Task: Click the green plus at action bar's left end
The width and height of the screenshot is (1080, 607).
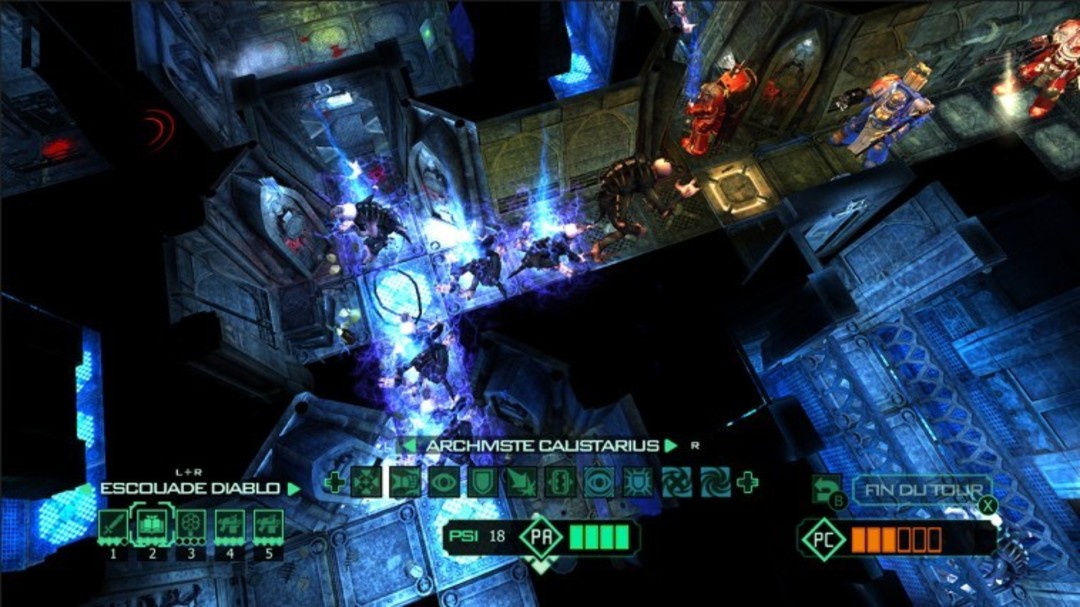Action: click(x=334, y=483)
